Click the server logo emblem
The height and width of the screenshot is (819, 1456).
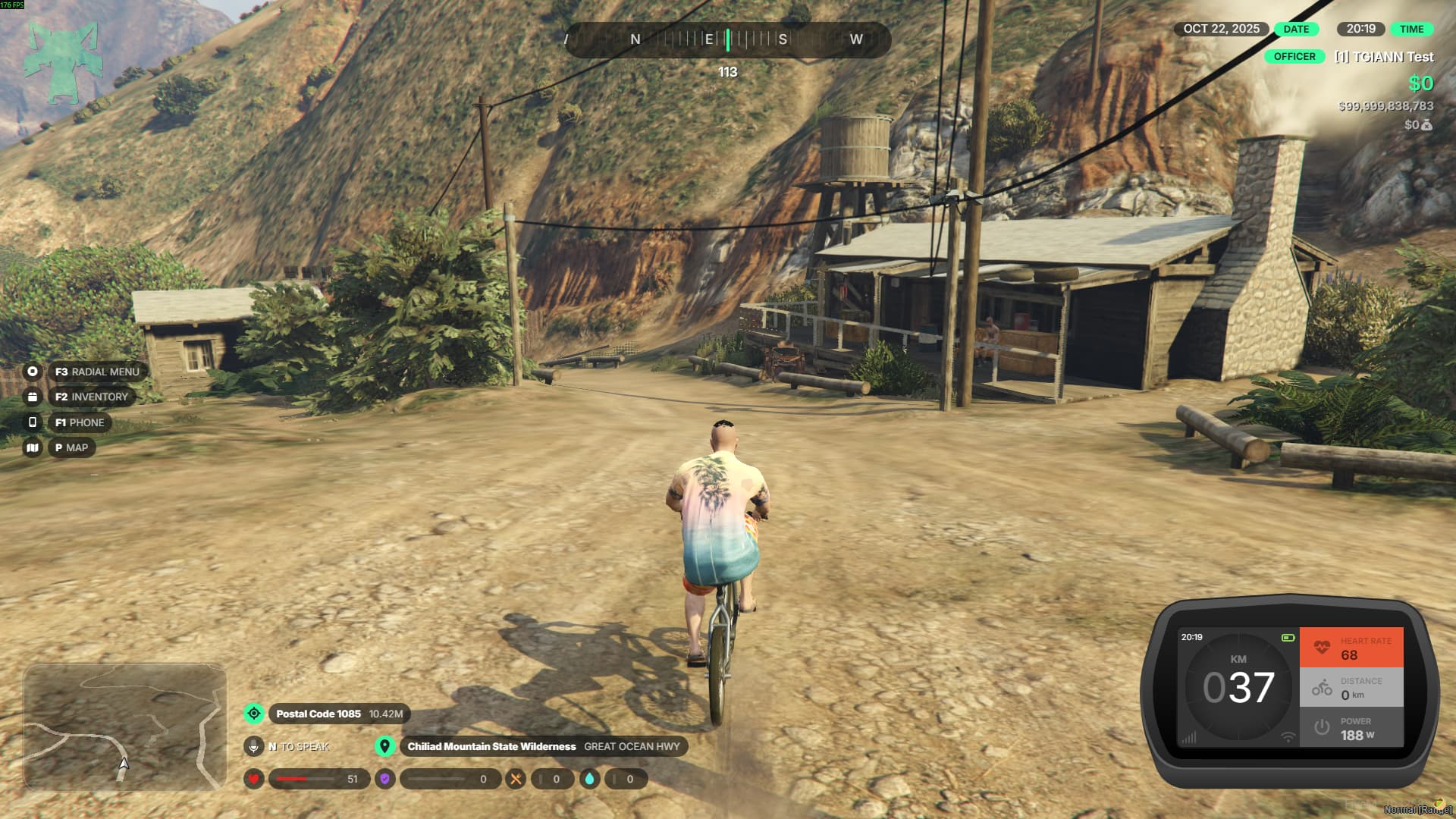[x=63, y=62]
